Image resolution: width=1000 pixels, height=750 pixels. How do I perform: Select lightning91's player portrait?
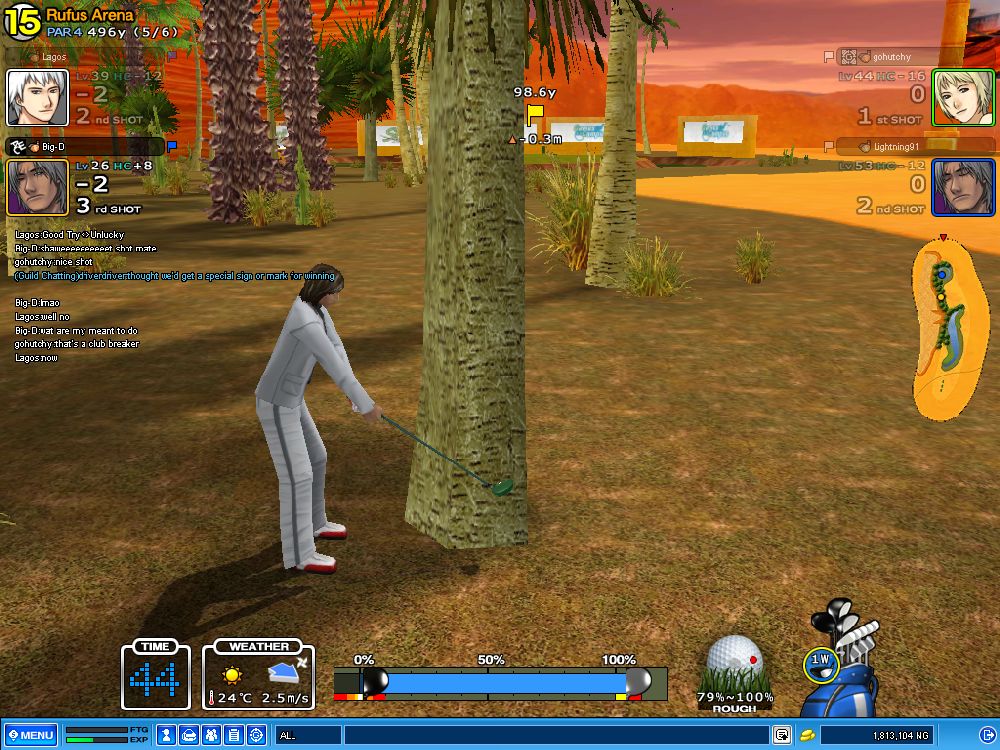[961, 187]
